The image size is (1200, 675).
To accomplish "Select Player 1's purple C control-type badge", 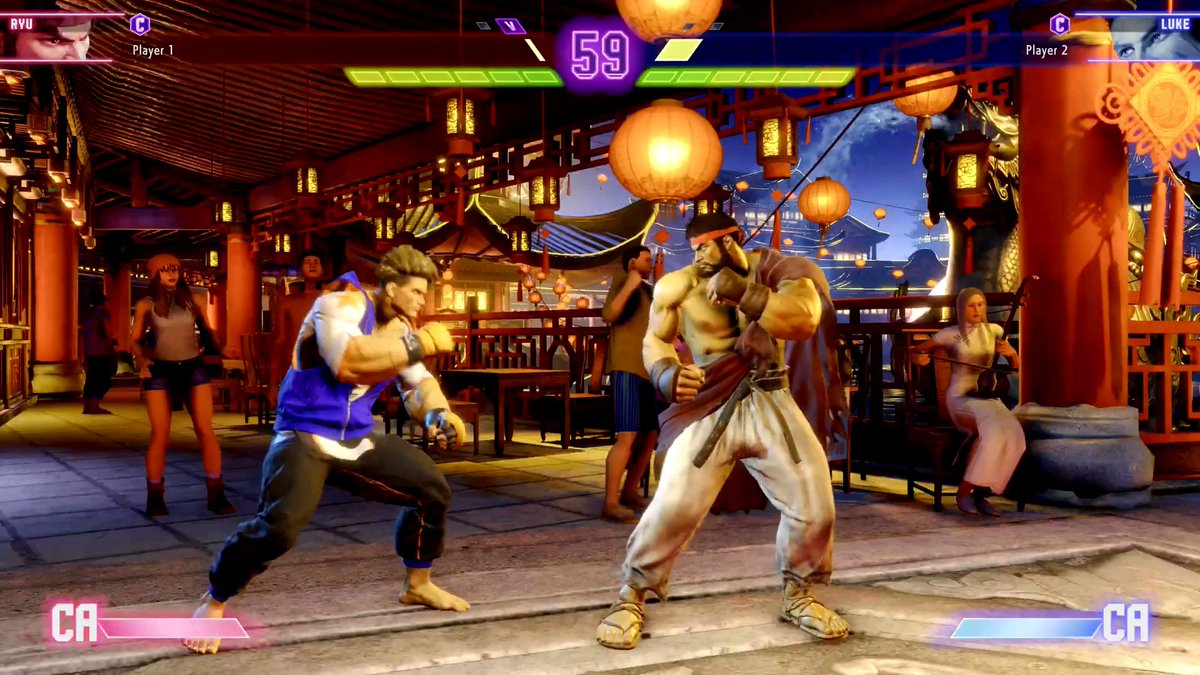I will tap(140, 25).
